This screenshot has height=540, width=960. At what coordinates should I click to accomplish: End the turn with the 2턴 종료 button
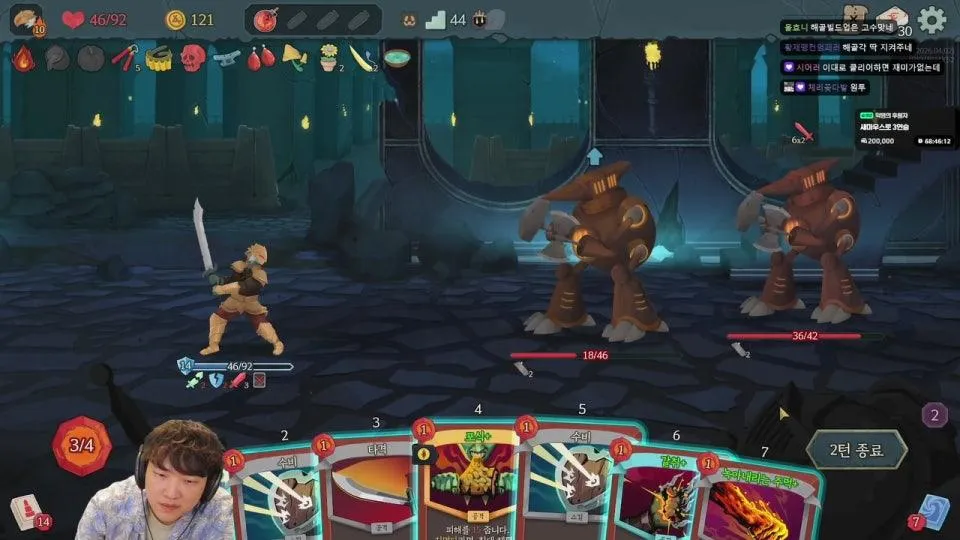click(856, 449)
